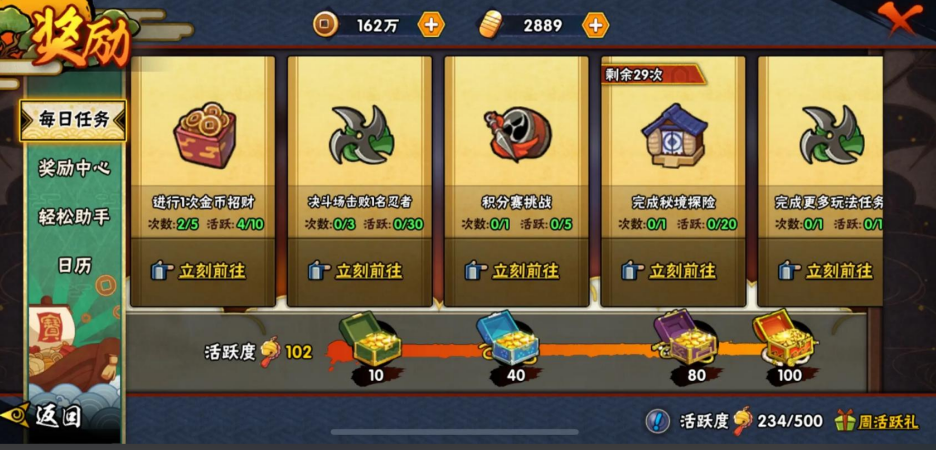Select the 轻松助手 tab

point(73,216)
